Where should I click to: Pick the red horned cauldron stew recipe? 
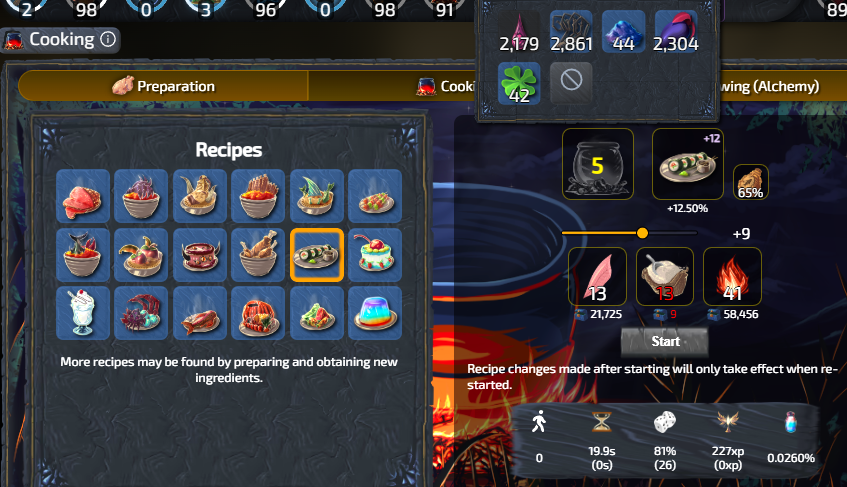(x=200, y=255)
